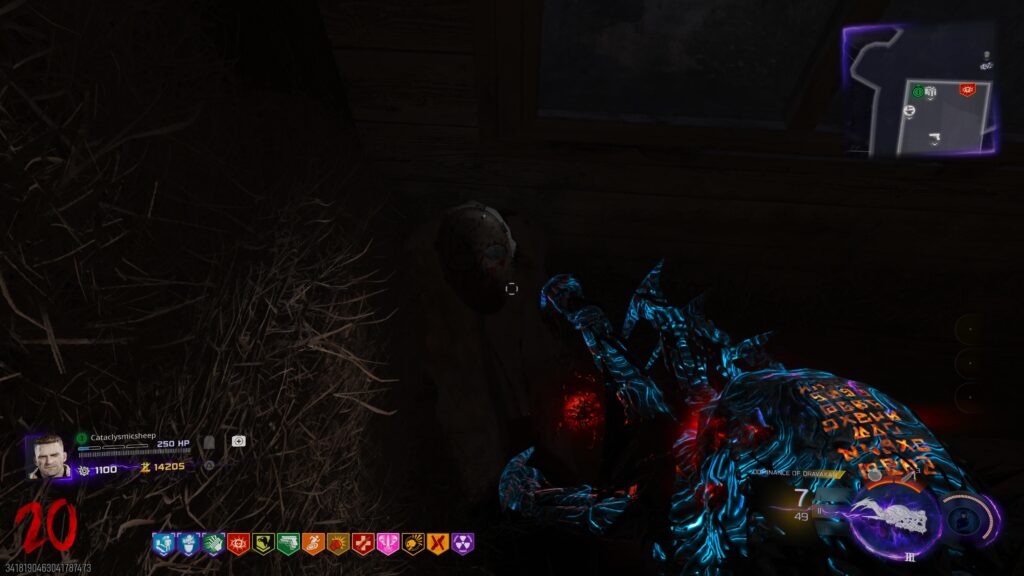
Task: Select the green player marker on the minimap
Action: click(x=916, y=91)
